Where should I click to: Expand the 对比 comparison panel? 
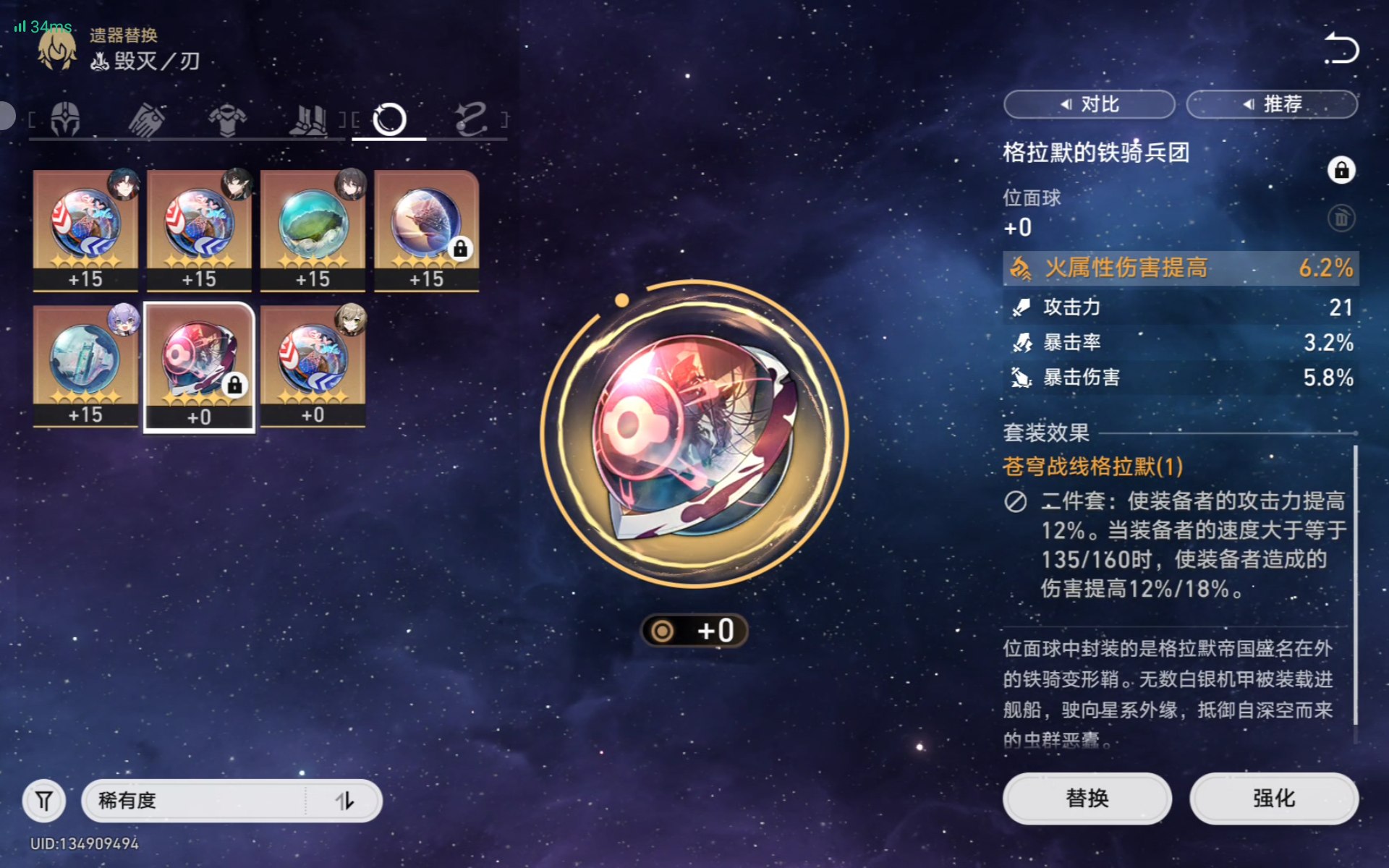pyautogui.click(x=1089, y=104)
